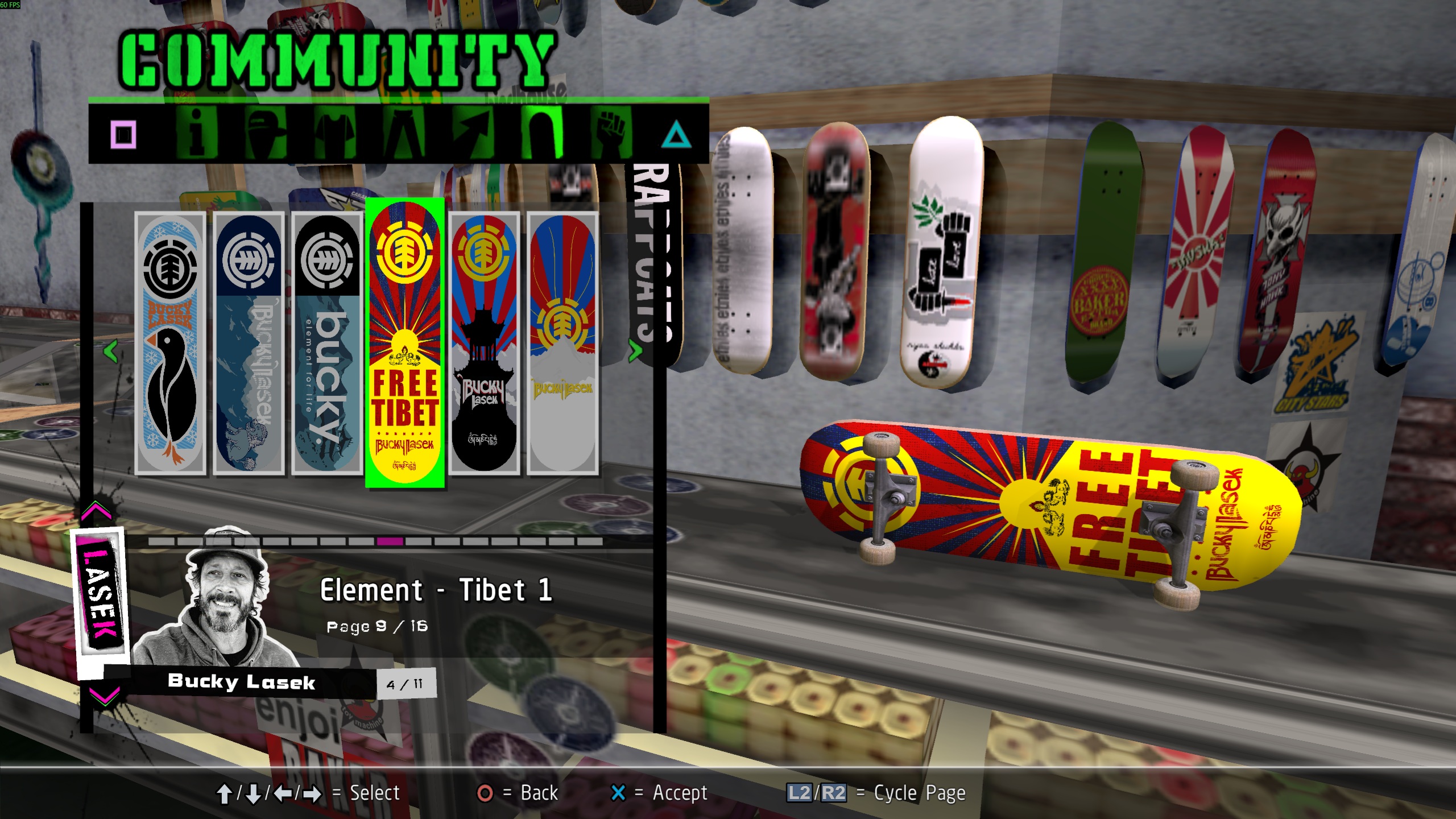1456x819 pixels.
Task: Go to the previous deck page arrow
Action: tap(111, 351)
